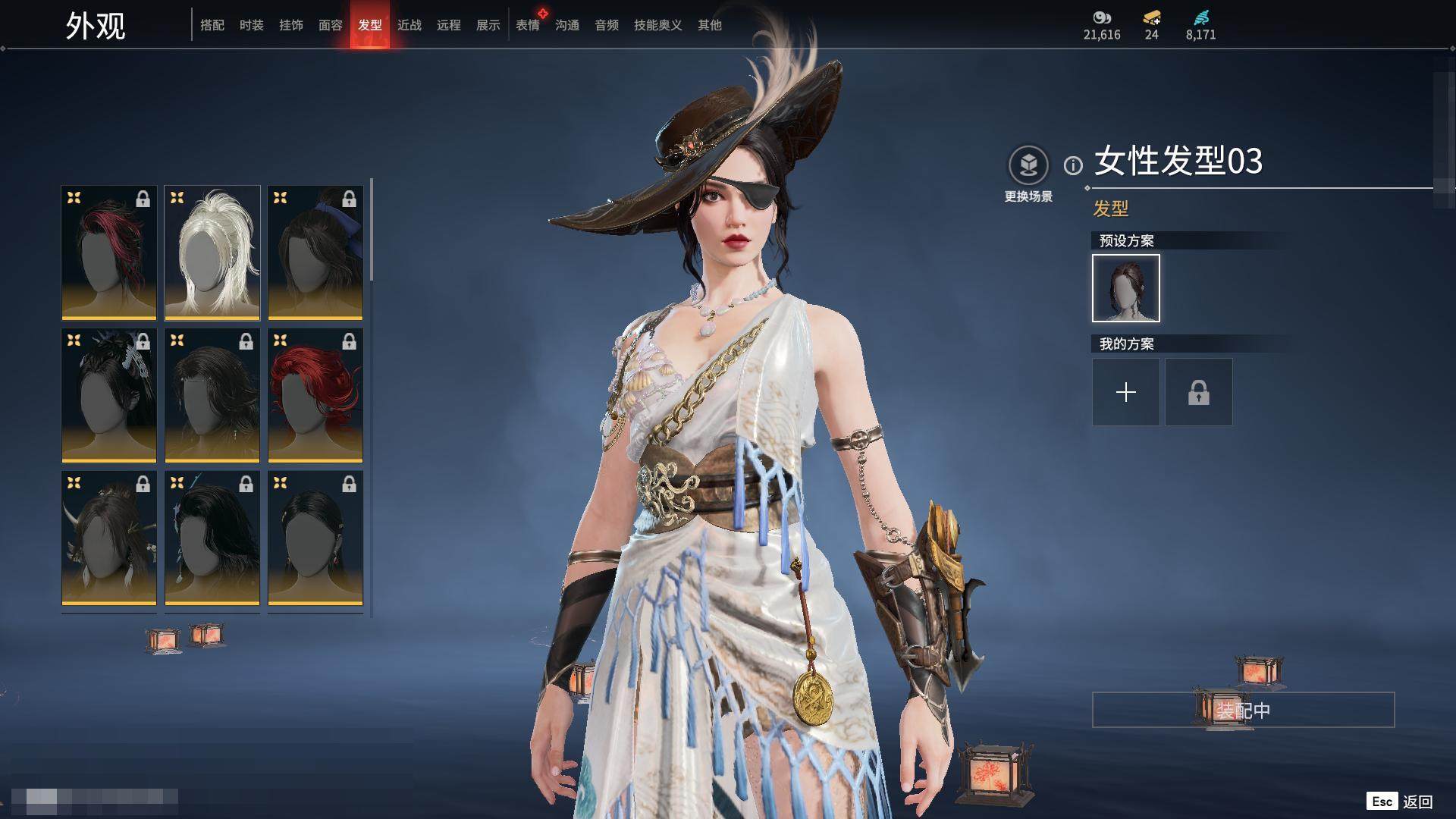
Task: Pick the black and pink streaked hairstyle
Action: pyautogui.click(x=109, y=253)
